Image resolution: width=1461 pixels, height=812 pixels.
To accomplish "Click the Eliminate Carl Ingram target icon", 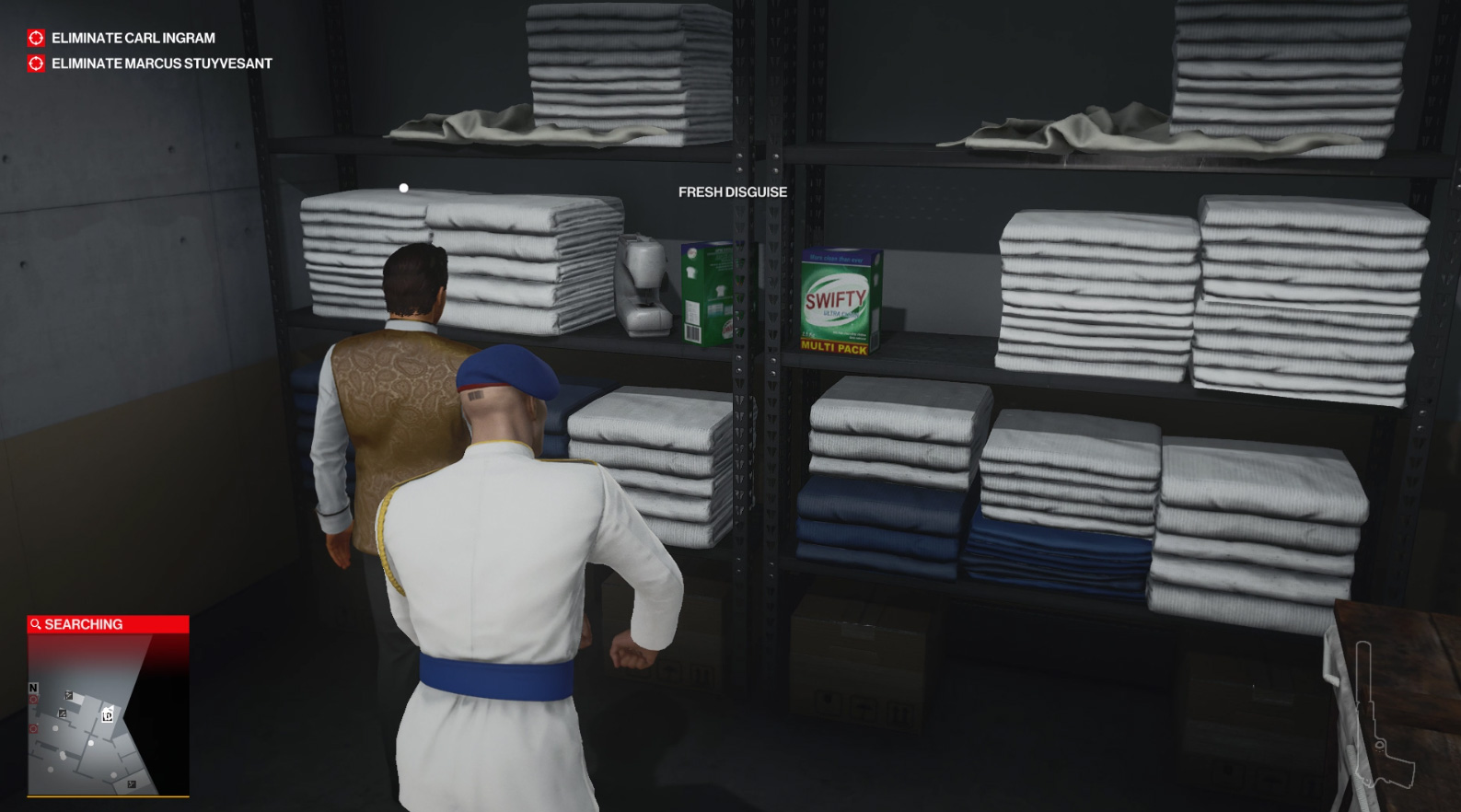I will point(34,38).
